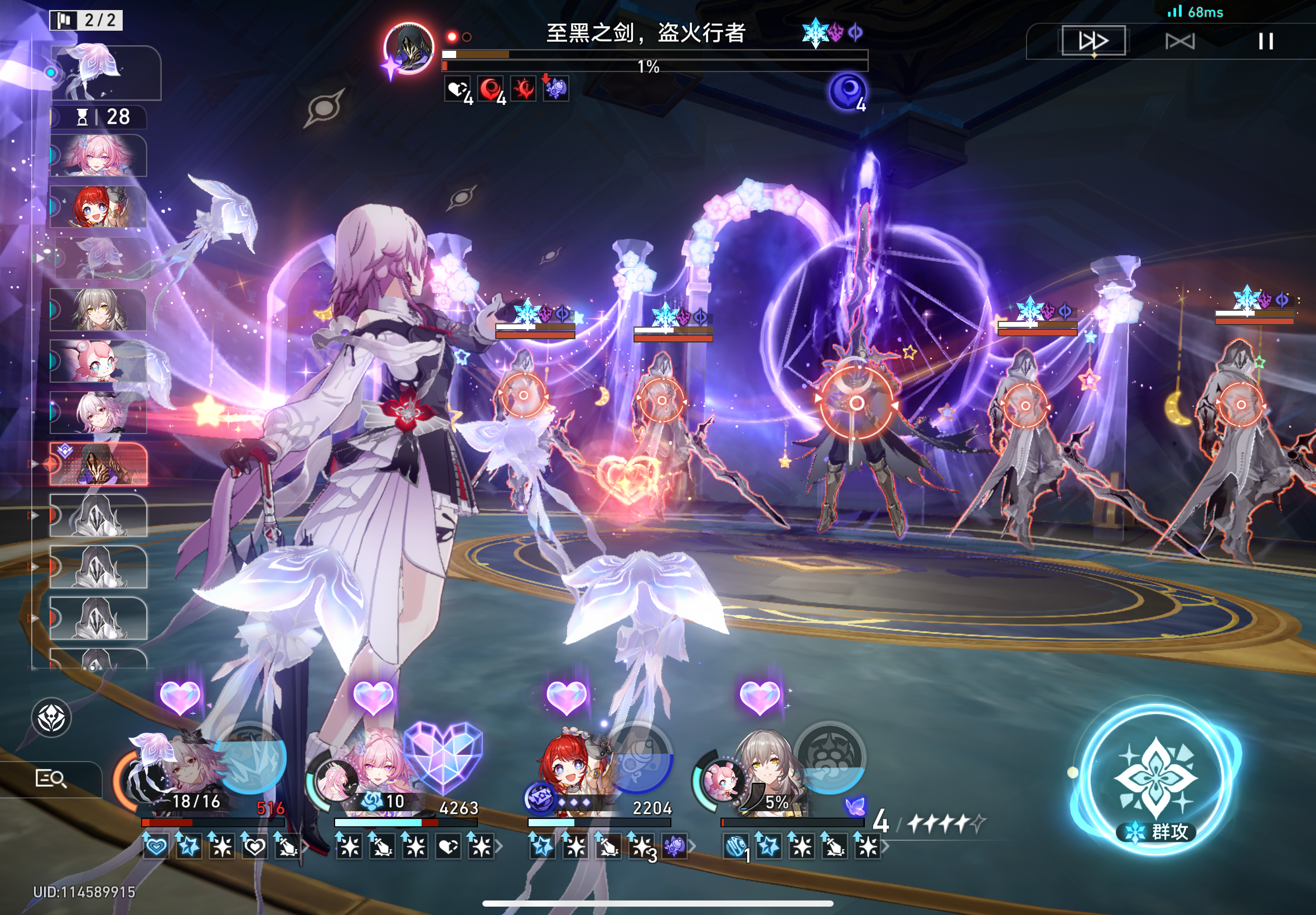Toggle the auto-battle button
Screen dimensions: 1316x915
(x=1180, y=41)
